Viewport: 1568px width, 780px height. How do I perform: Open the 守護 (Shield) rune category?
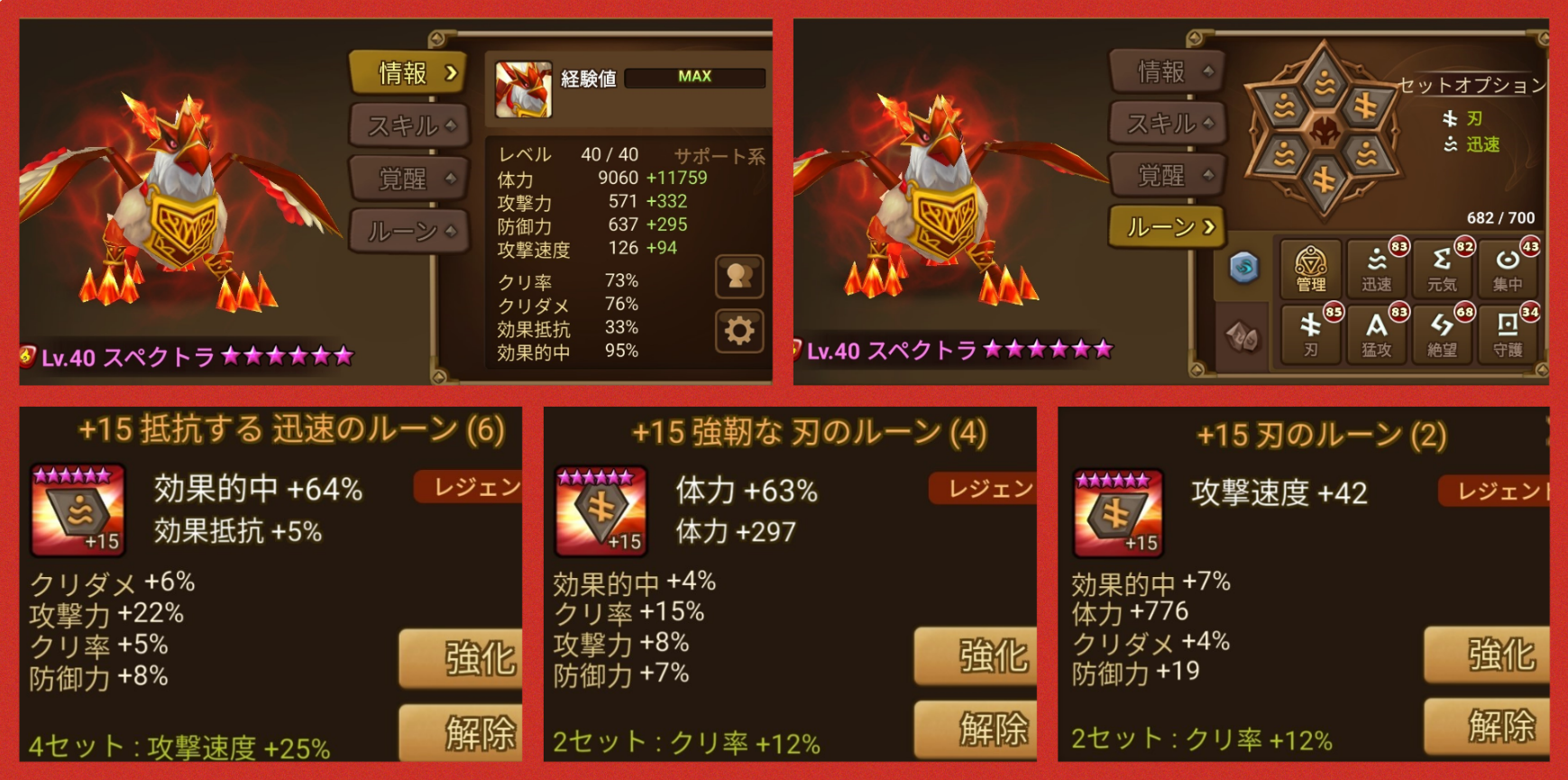point(1508,334)
